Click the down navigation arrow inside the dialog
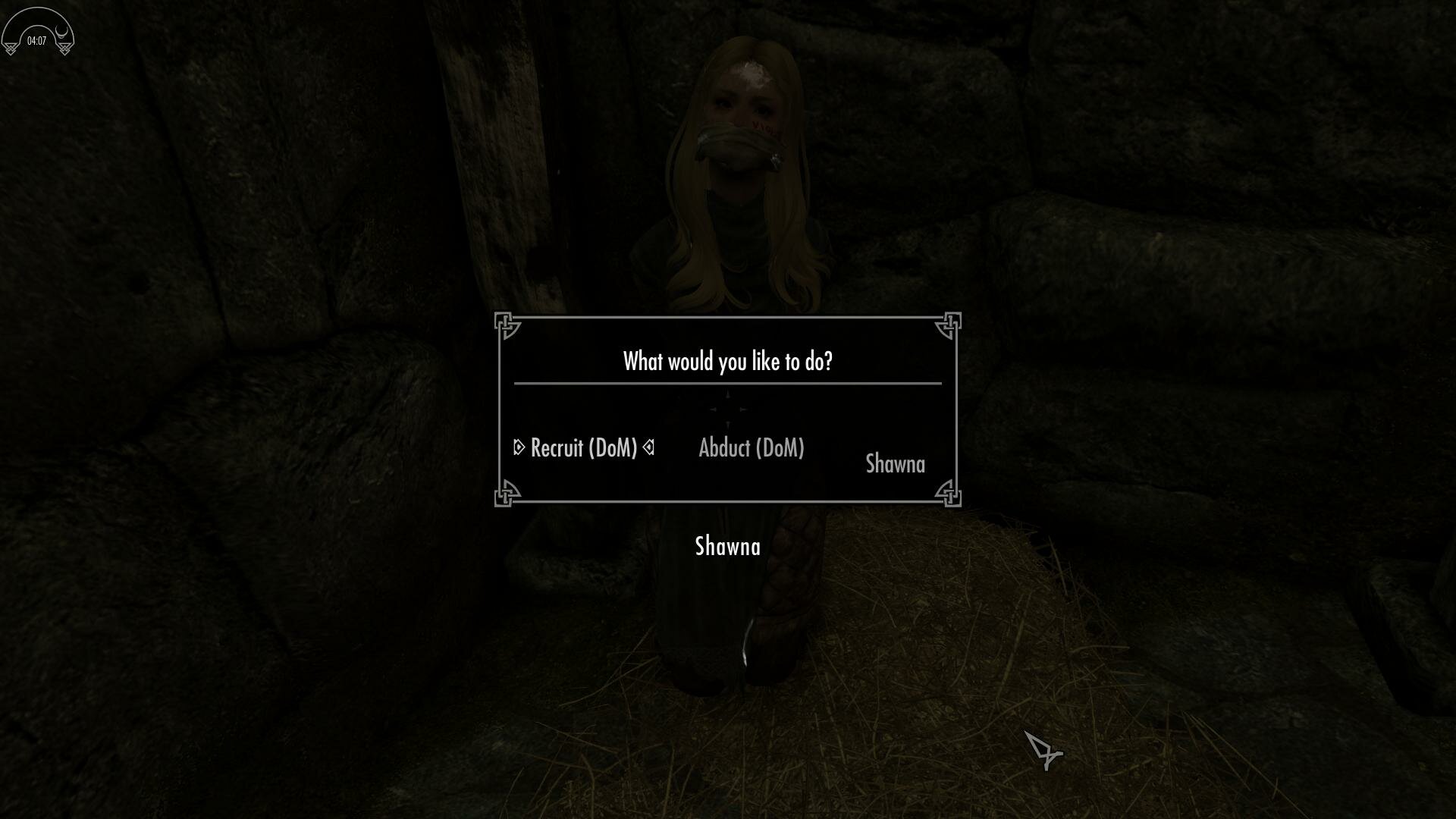The width and height of the screenshot is (1456, 819). [728, 425]
